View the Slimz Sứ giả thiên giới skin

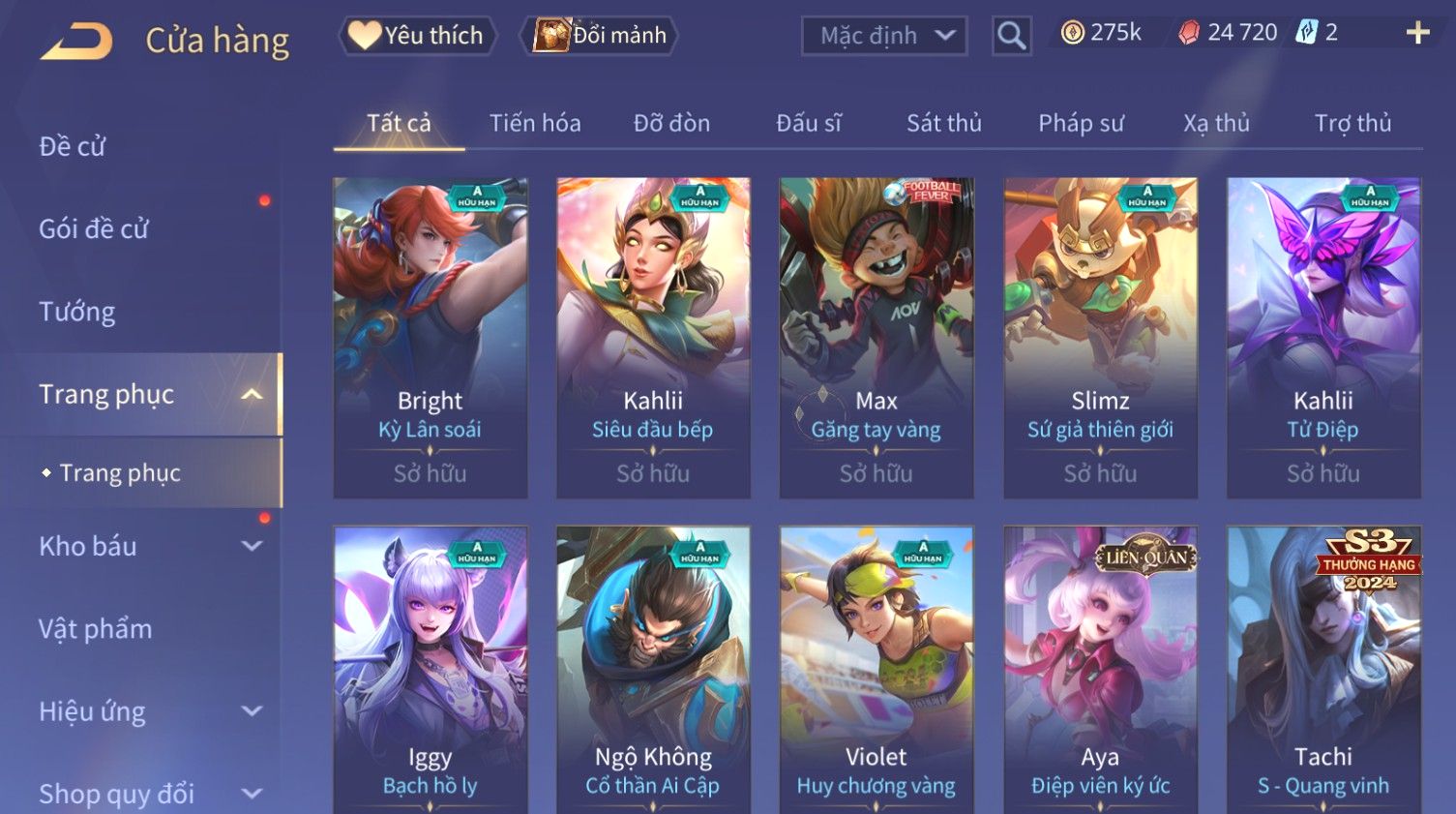click(x=1100, y=337)
